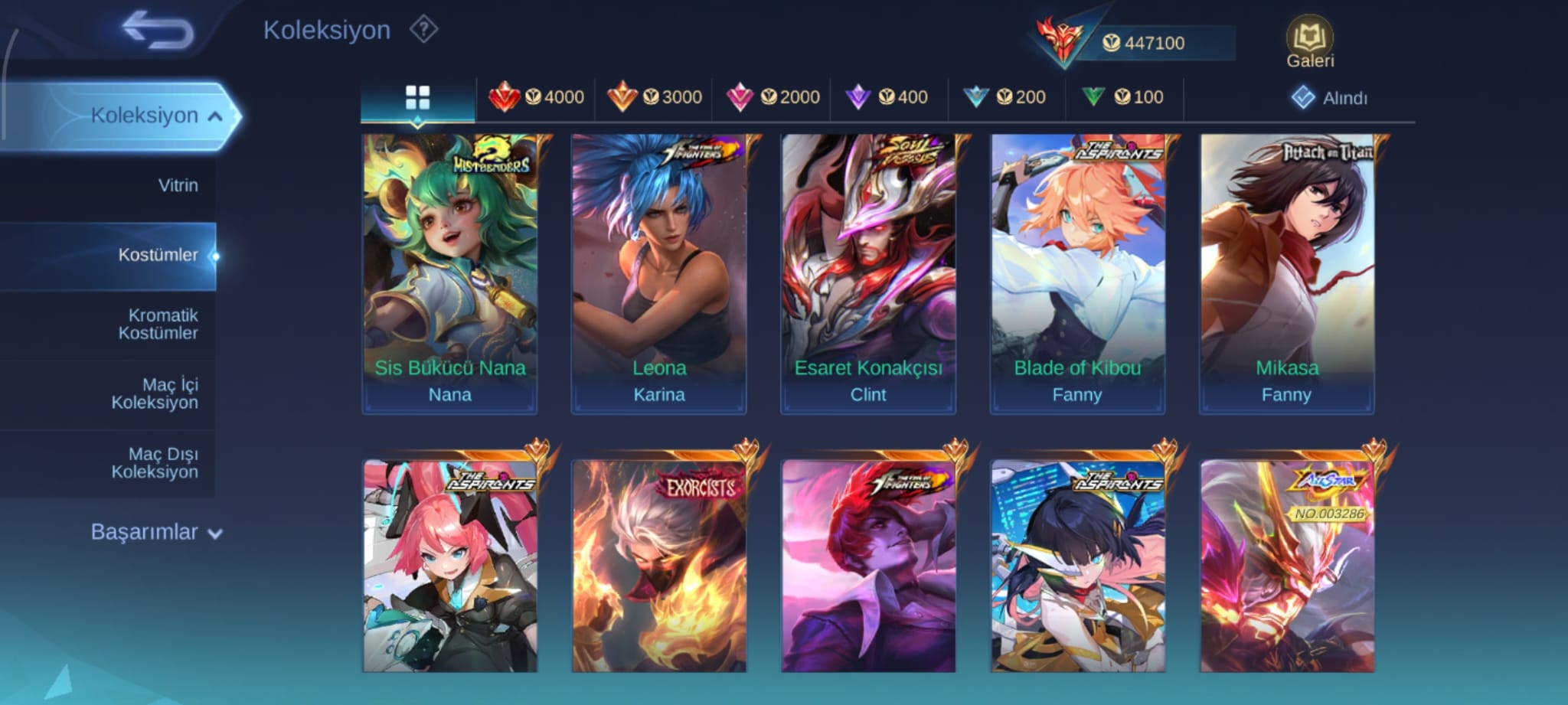Open Kromatik Kostümler

[x=158, y=324]
